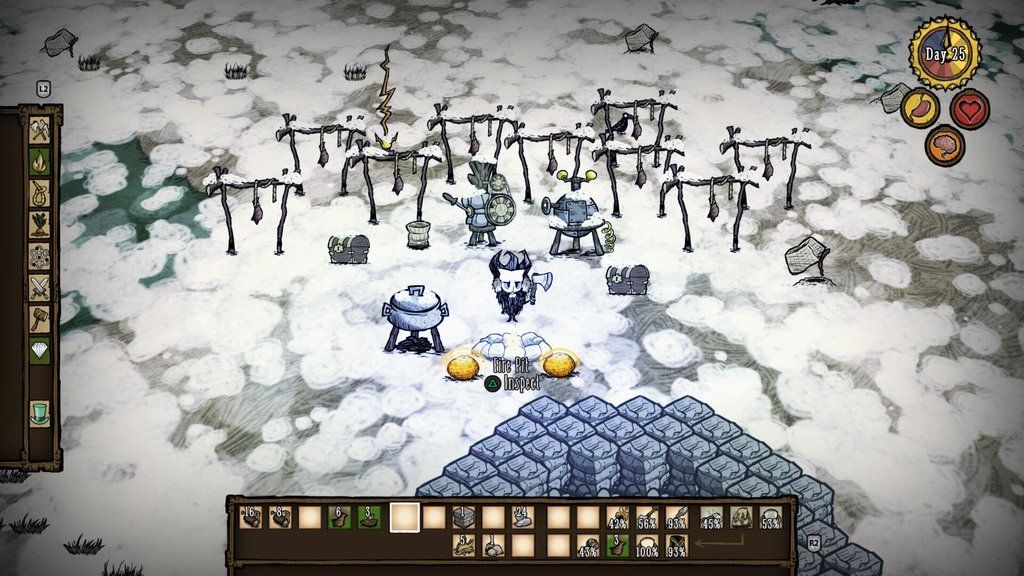Pick the stack of 8 logs
Screen dimensions: 1024x576
(281, 517)
